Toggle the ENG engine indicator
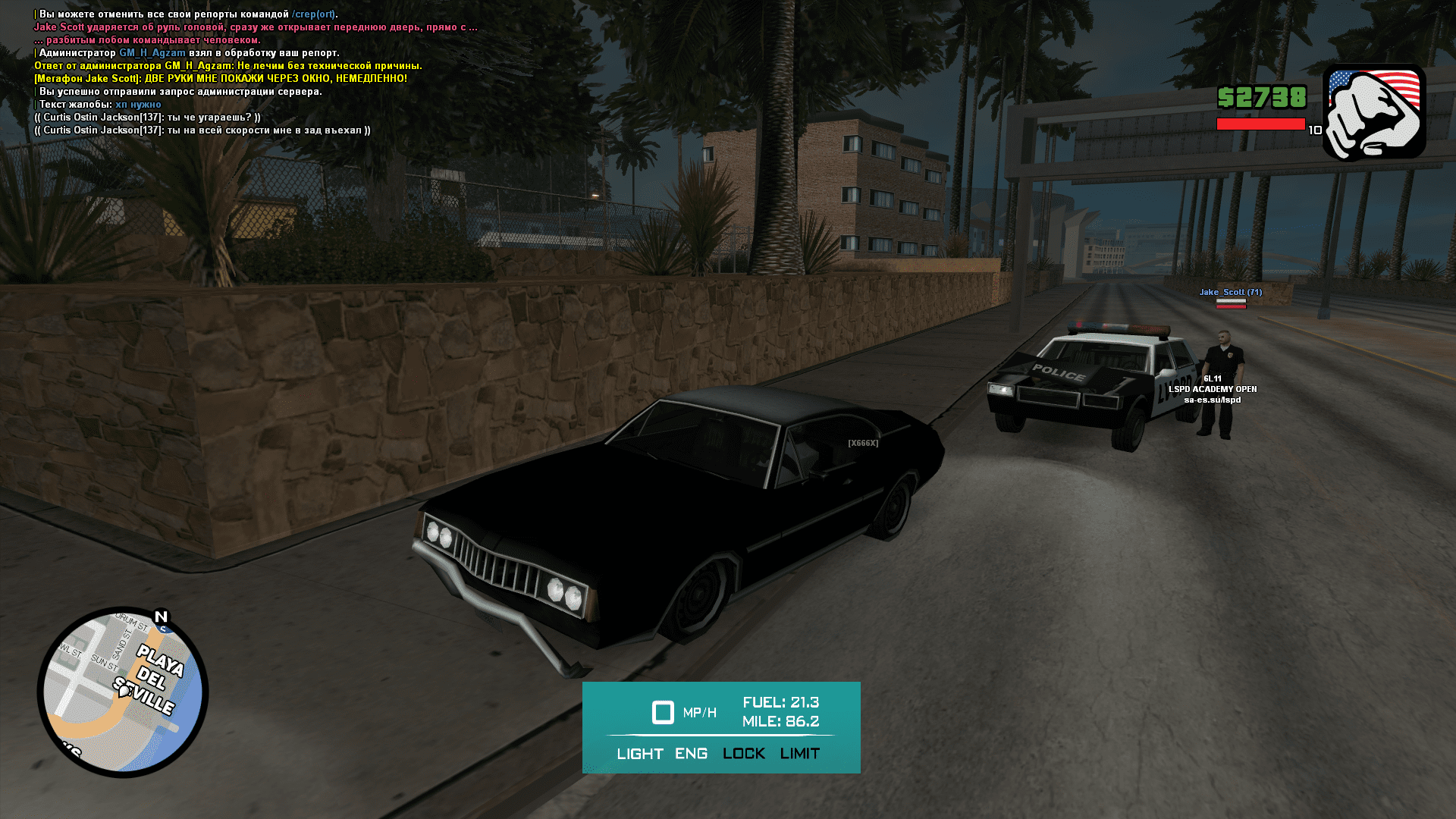The height and width of the screenshot is (819, 1456). 691,754
